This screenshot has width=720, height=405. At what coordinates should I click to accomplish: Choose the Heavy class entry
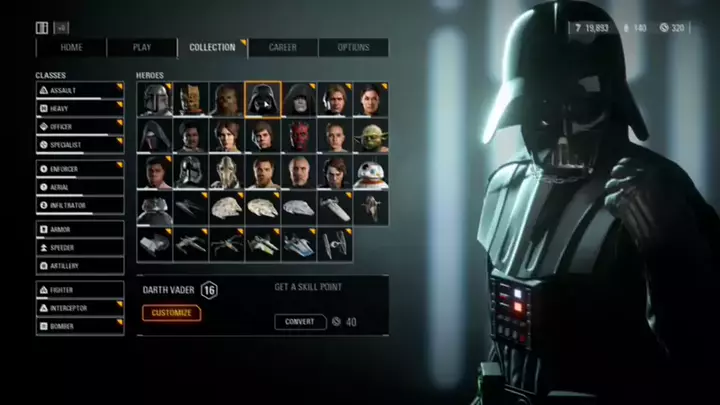click(x=80, y=109)
